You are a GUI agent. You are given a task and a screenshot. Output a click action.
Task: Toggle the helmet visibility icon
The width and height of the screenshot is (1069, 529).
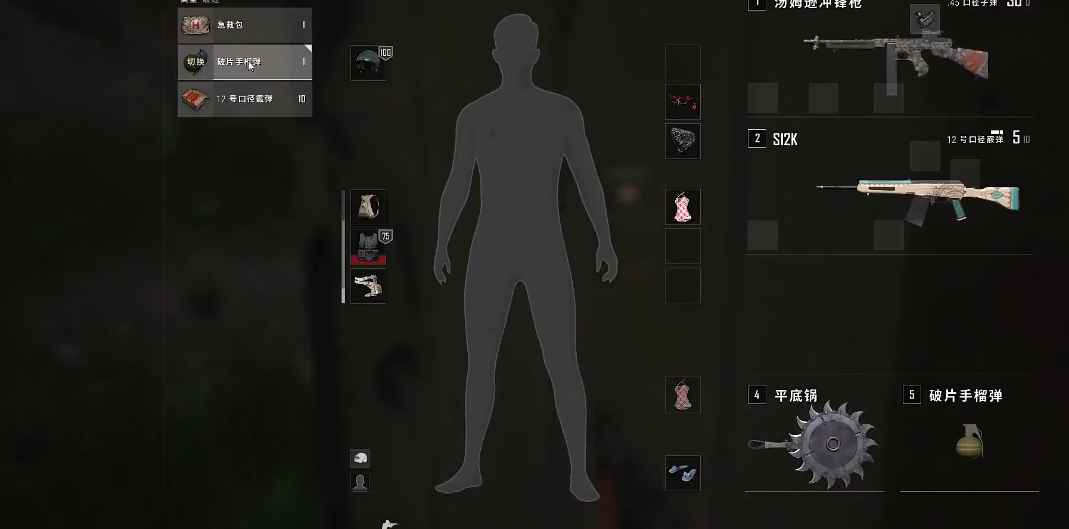(x=360, y=458)
